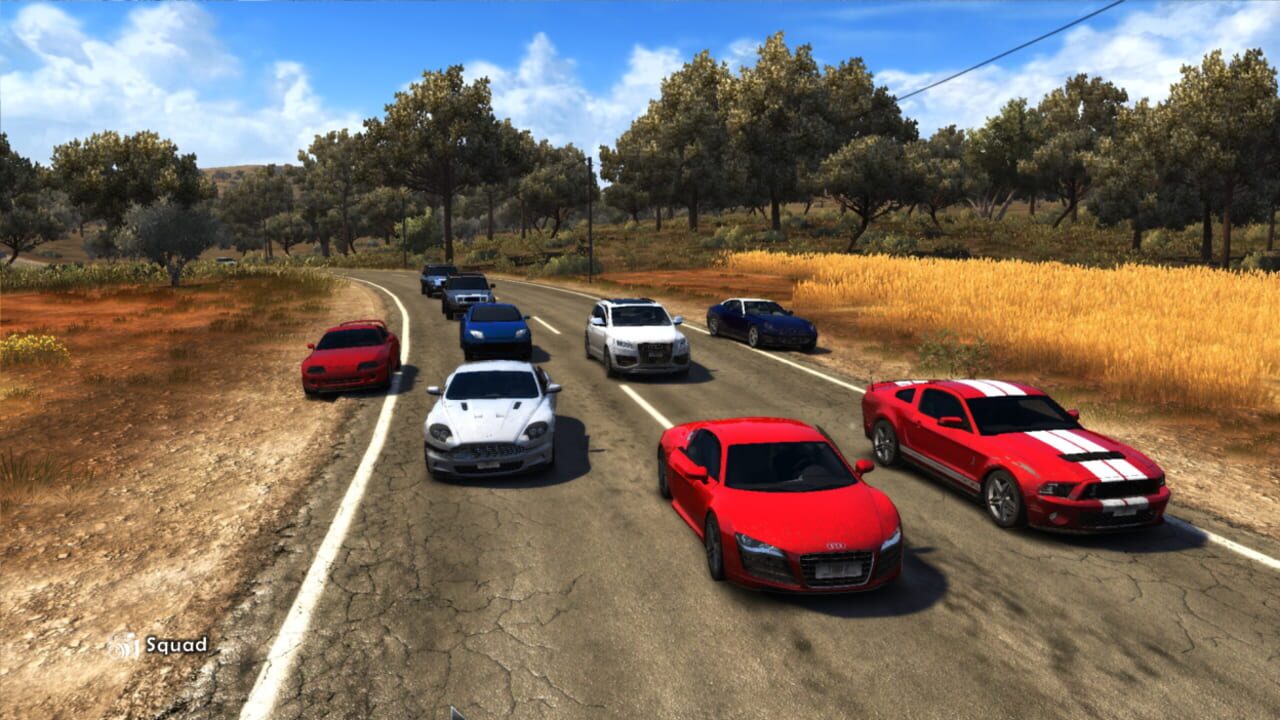Click the Audi R8 front license plate
The width and height of the screenshot is (1280, 720).
coord(839,568)
